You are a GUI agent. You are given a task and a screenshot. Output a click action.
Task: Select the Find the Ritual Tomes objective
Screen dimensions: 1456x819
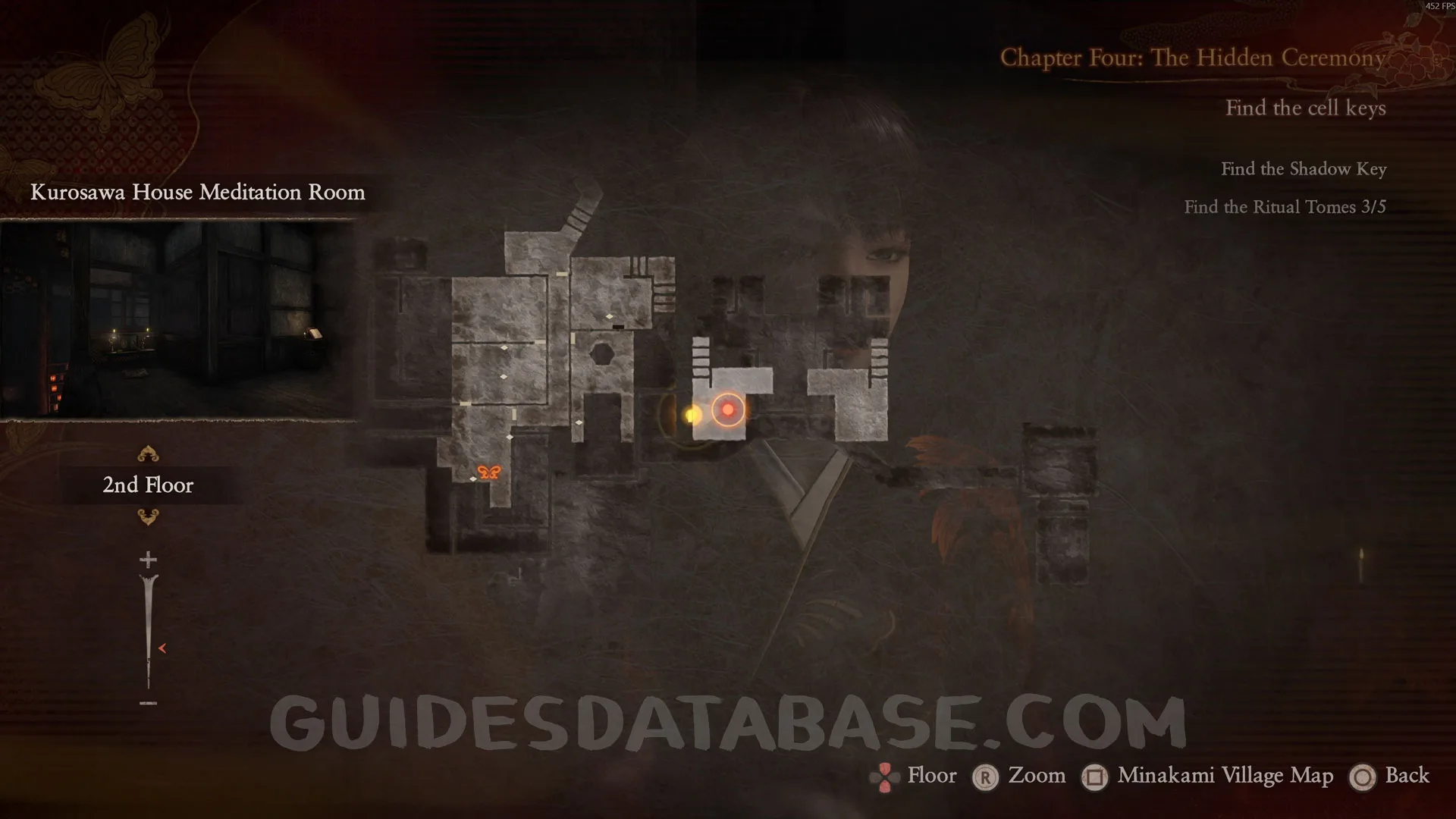[1285, 207]
